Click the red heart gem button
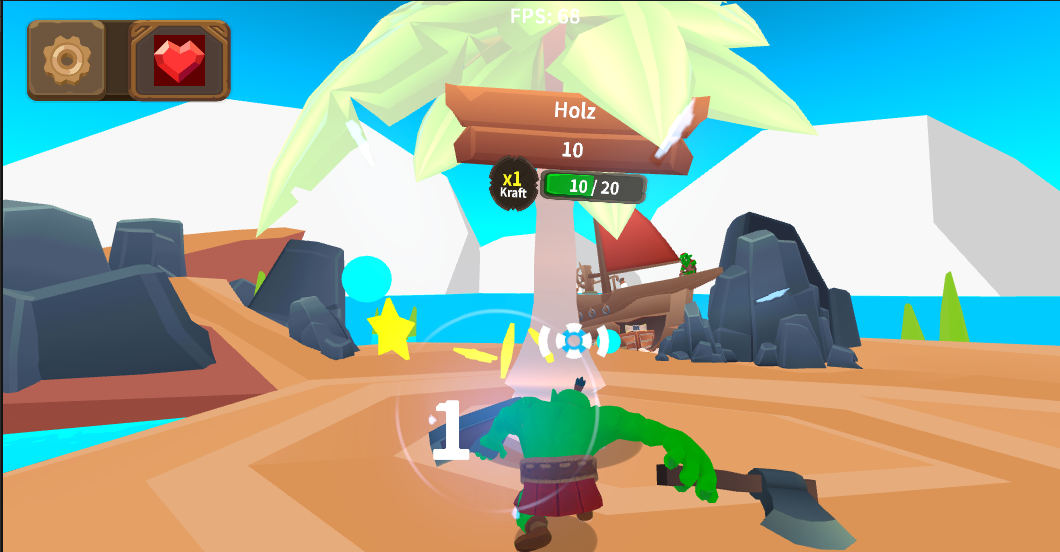The height and width of the screenshot is (552, 1060). (179, 60)
